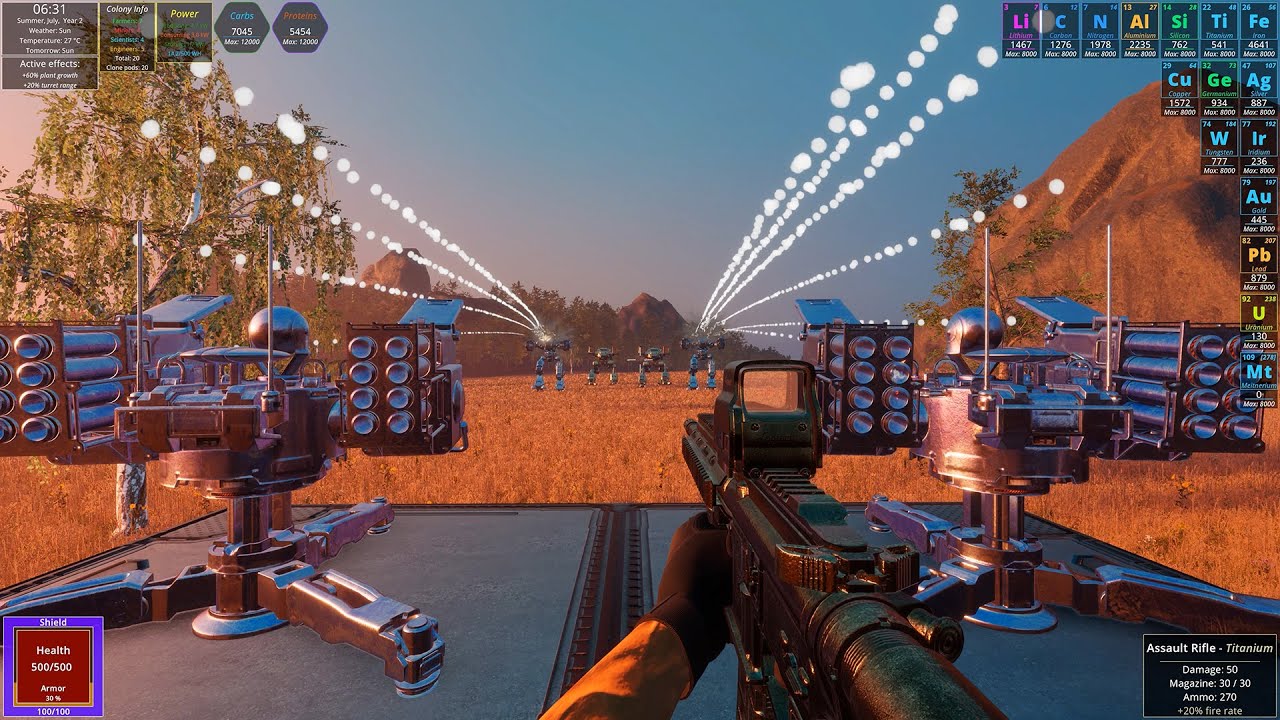This screenshot has height=720, width=1280.
Task: Open the Colony Info panel
Action: pyautogui.click(x=127, y=38)
